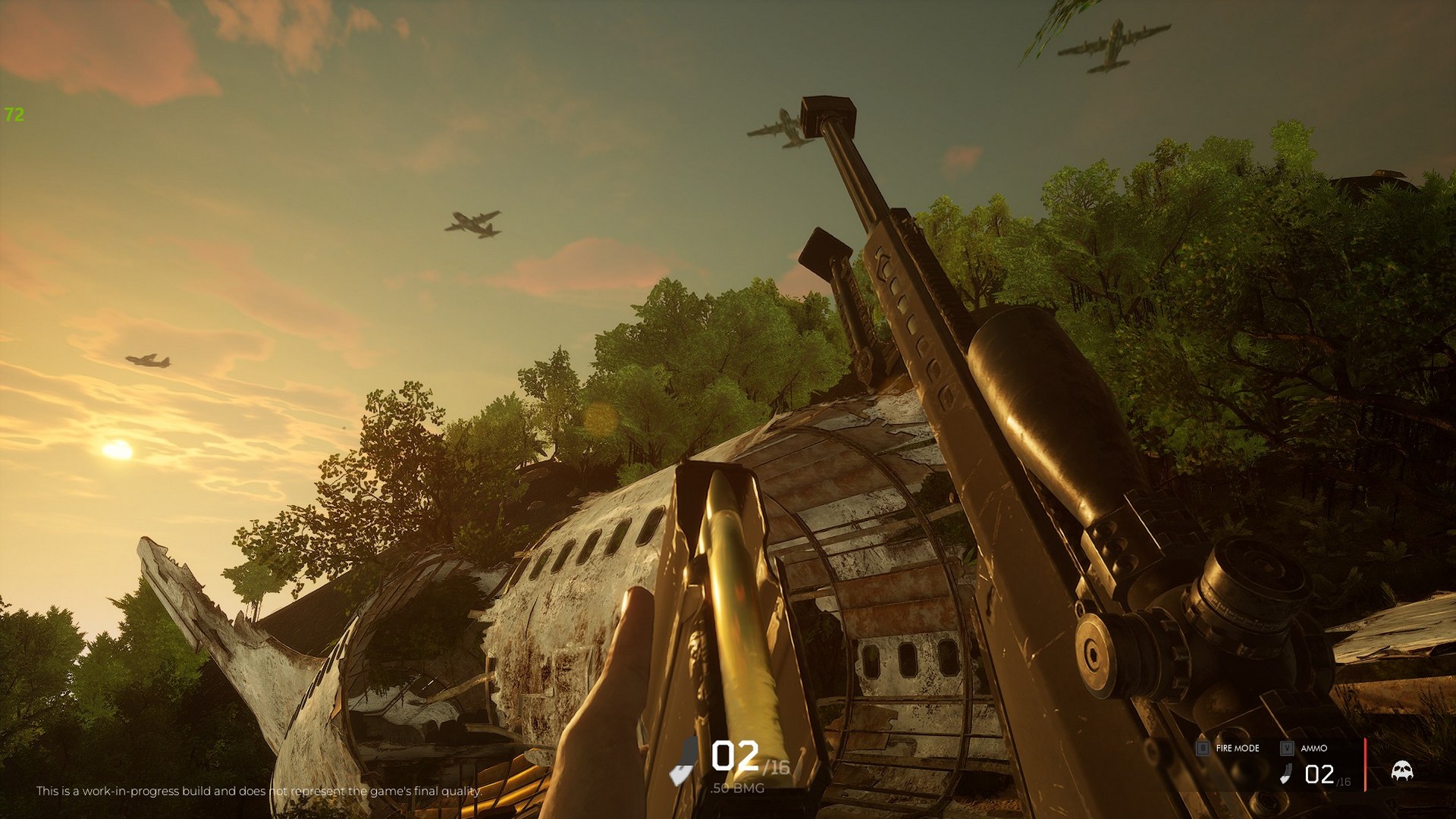
Task: Click the bullet icon beside the center ammo counter
Action: (679, 771)
